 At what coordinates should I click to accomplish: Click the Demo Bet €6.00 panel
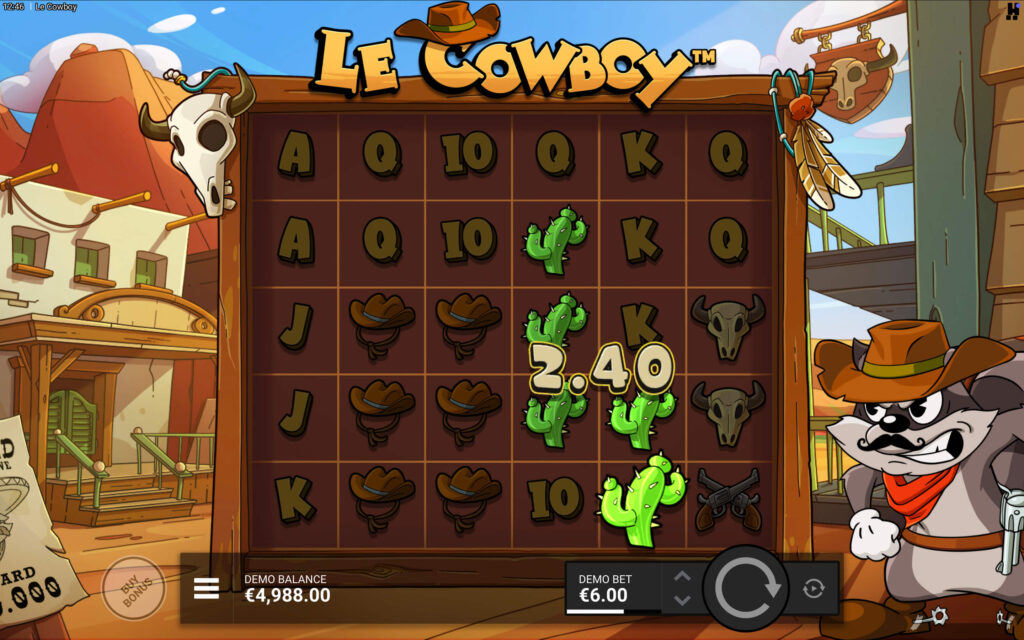(x=612, y=588)
